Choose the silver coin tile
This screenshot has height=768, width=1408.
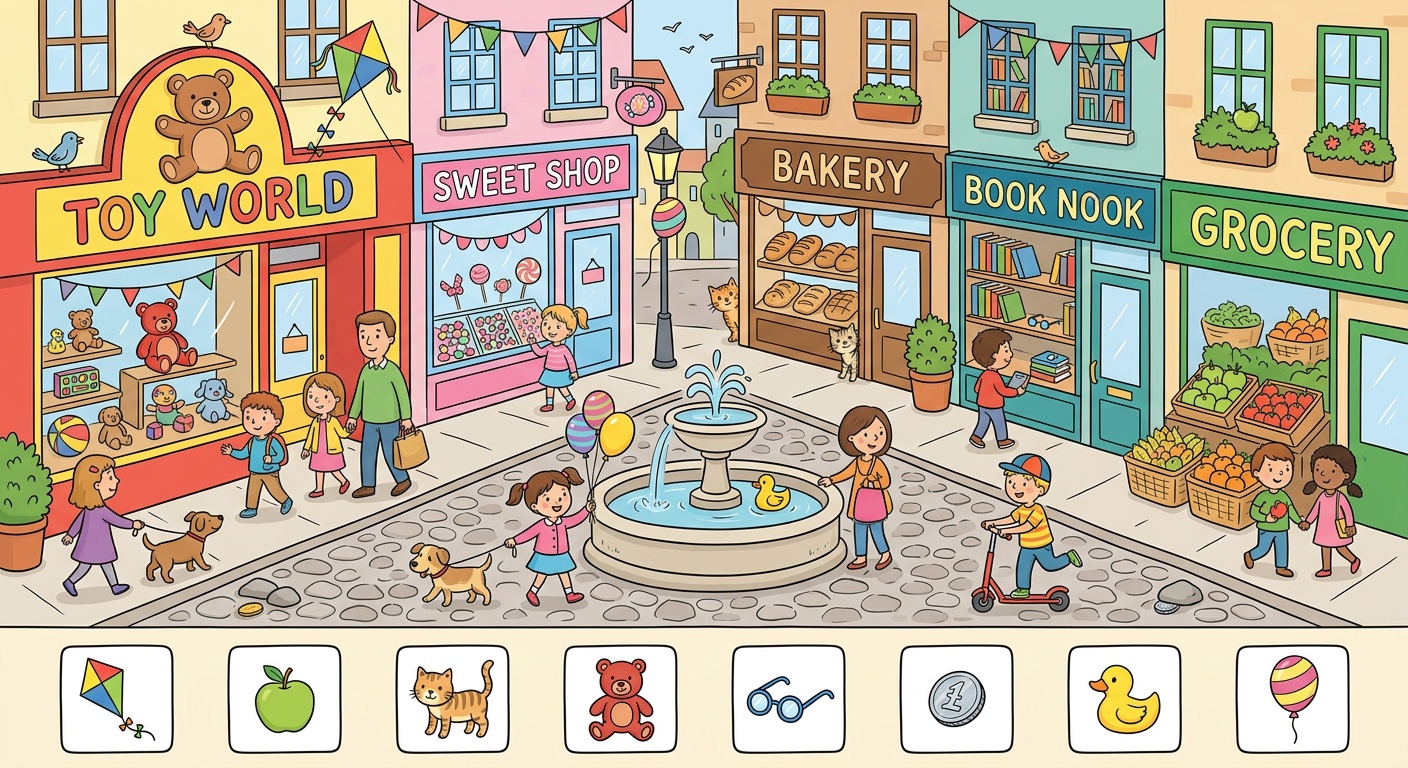coord(956,698)
